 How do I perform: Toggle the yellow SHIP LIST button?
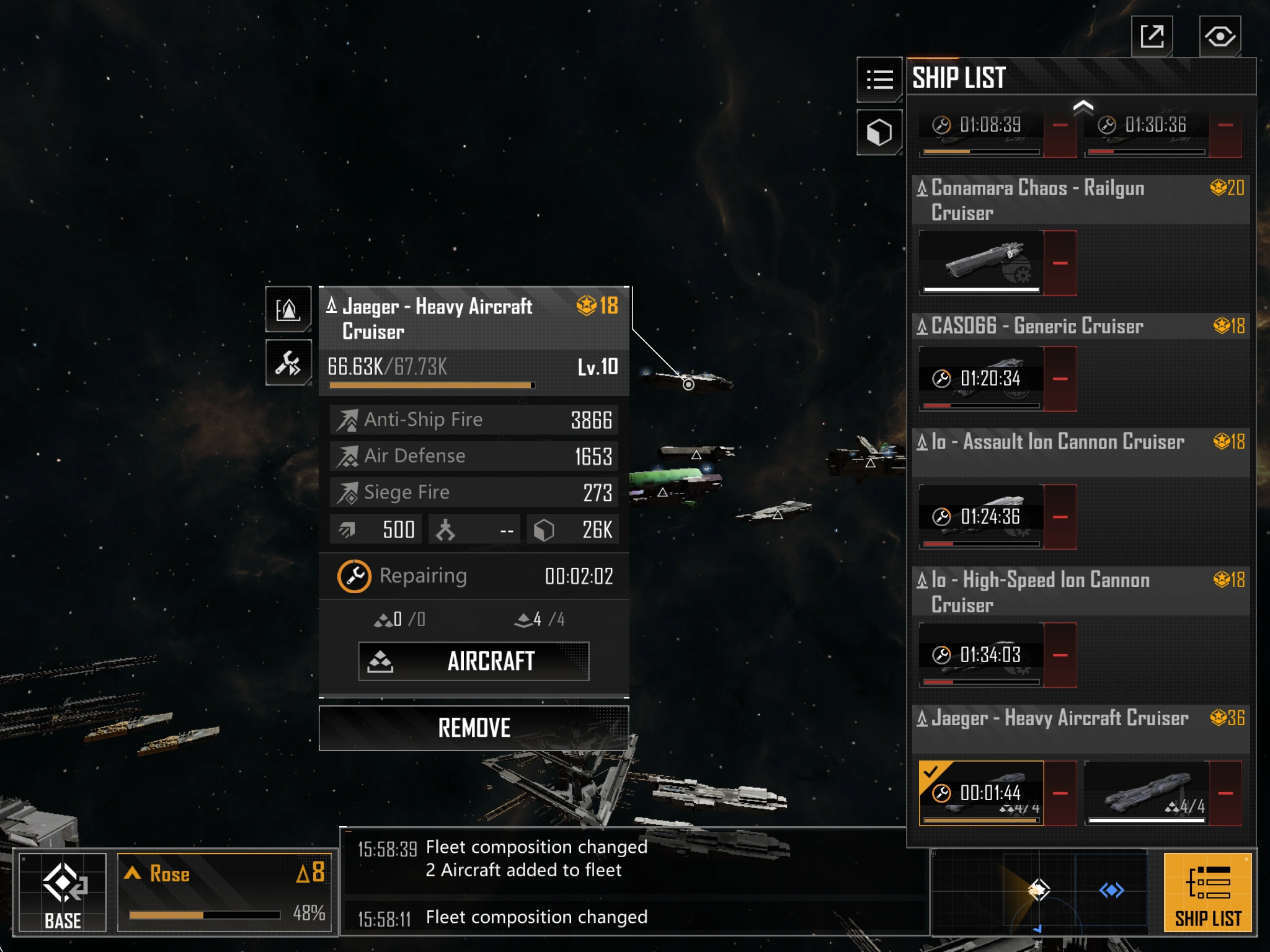click(x=1207, y=892)
